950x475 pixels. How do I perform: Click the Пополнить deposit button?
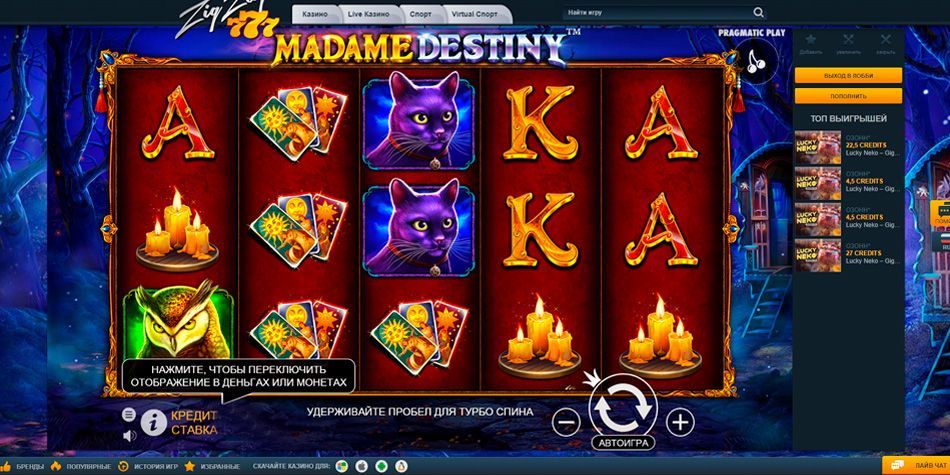(848, 96)
